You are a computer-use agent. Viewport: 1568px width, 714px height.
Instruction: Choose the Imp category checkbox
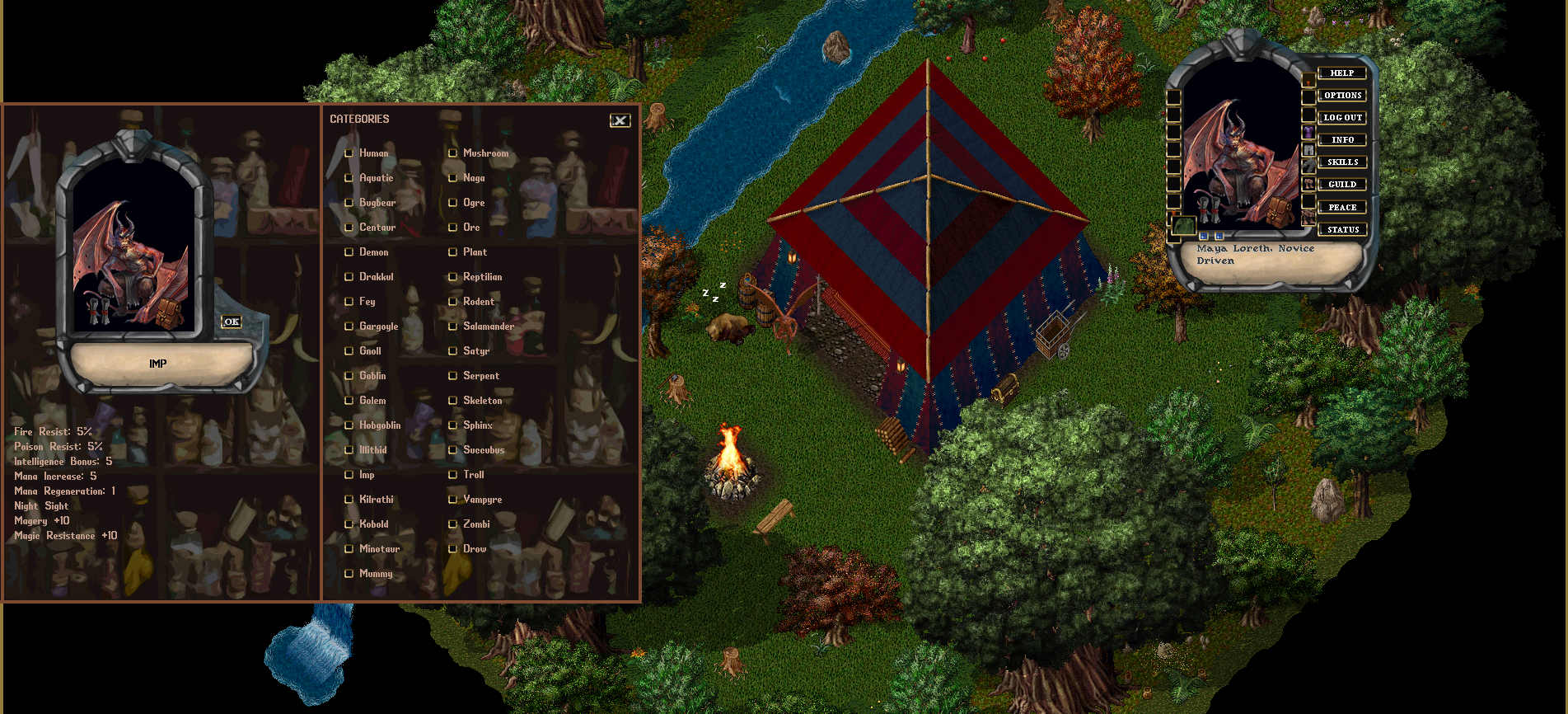349,475
